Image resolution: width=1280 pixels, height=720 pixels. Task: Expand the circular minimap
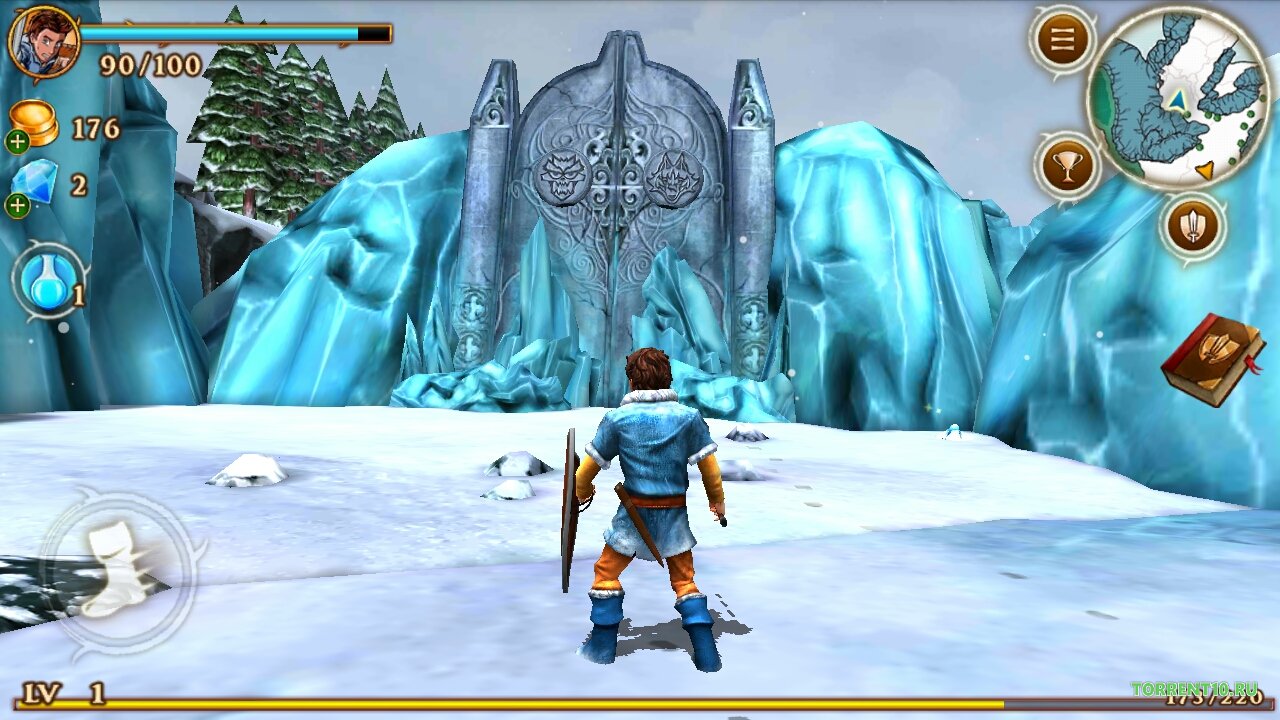pyautogui.click(x=1178, y=97)
